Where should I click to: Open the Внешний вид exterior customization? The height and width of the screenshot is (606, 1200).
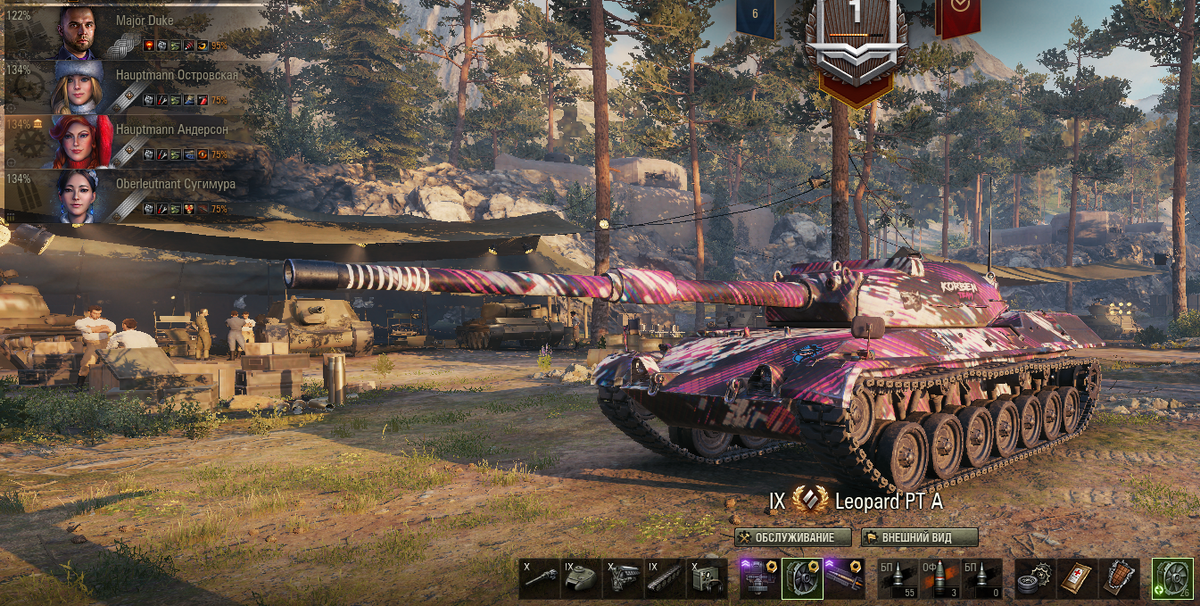coord(920,537)
